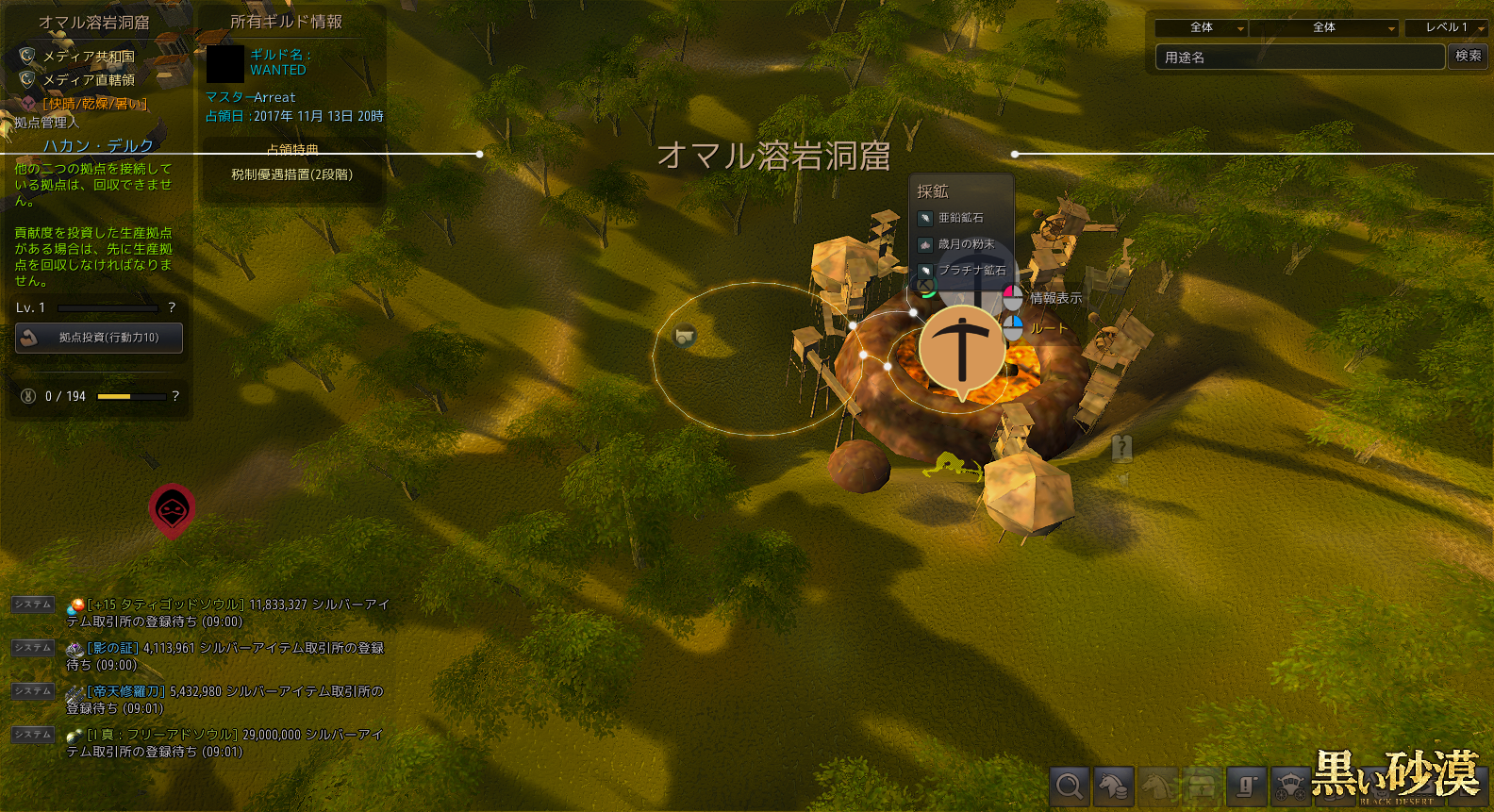This screenshot has height=812, width=1494.
Task: Open the magnifying glass search tool
Action: tap(1070, 786)
